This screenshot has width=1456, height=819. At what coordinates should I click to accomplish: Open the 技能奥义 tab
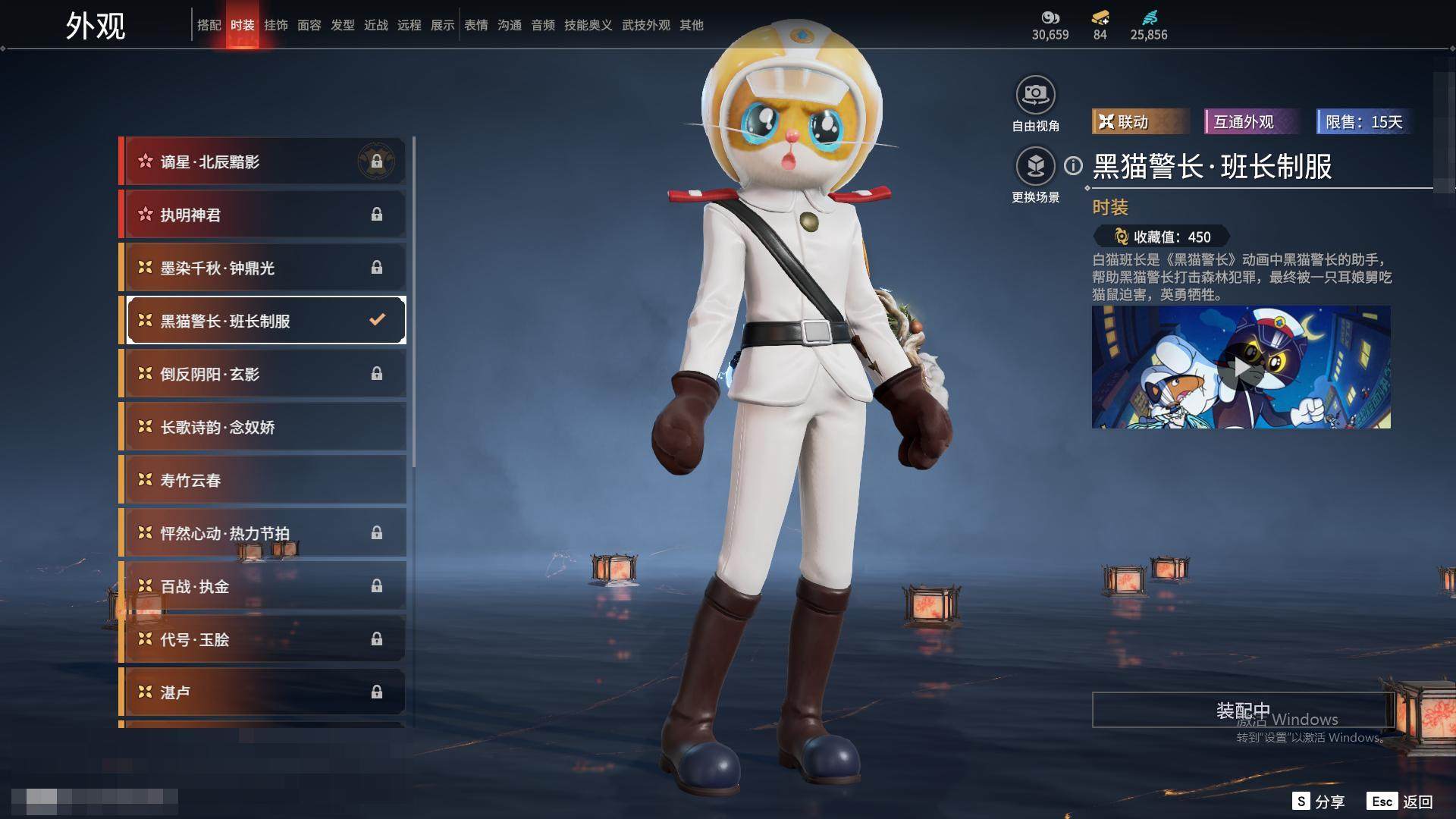click(588, 25)
